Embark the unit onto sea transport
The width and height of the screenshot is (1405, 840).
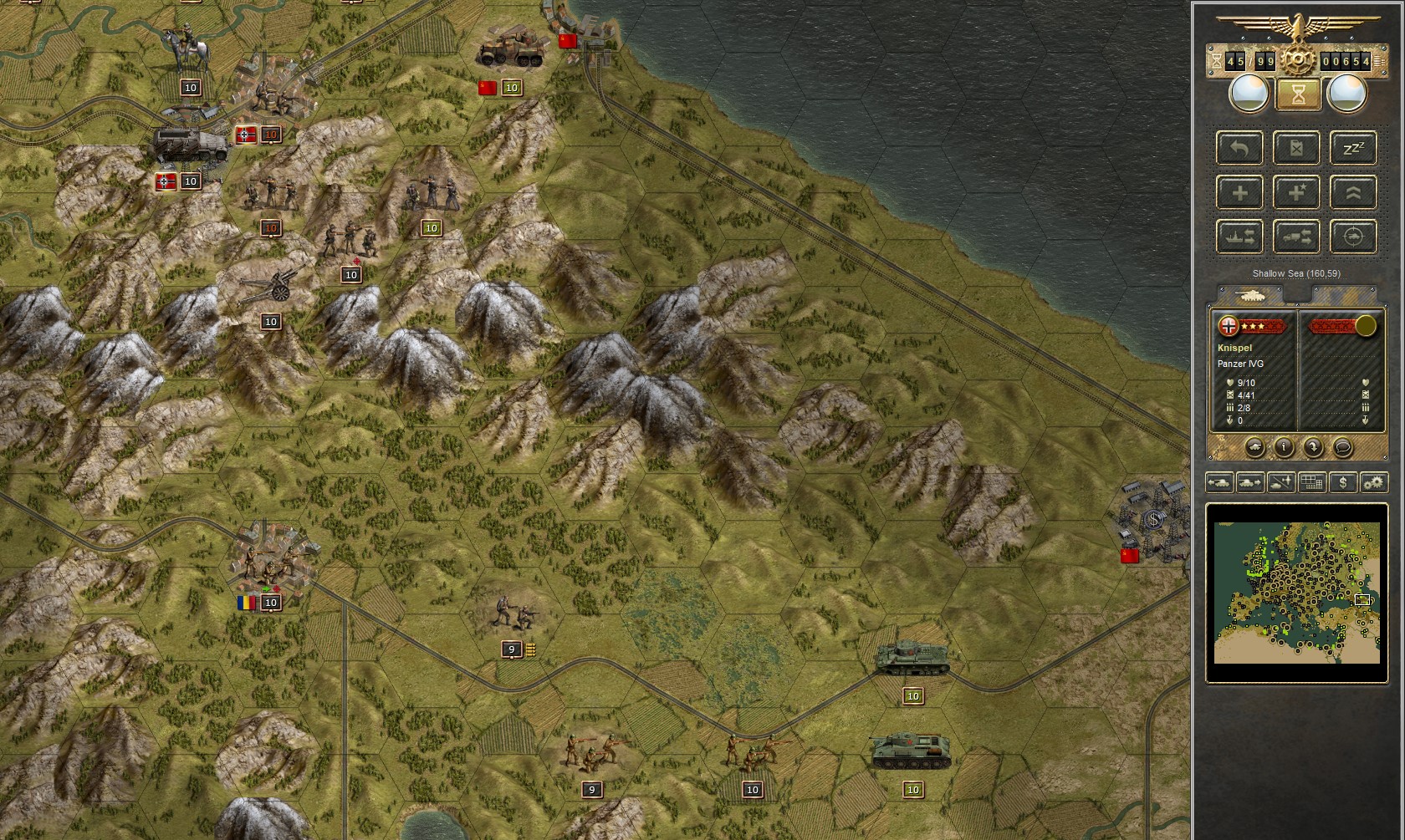[x=1239, y=236]
